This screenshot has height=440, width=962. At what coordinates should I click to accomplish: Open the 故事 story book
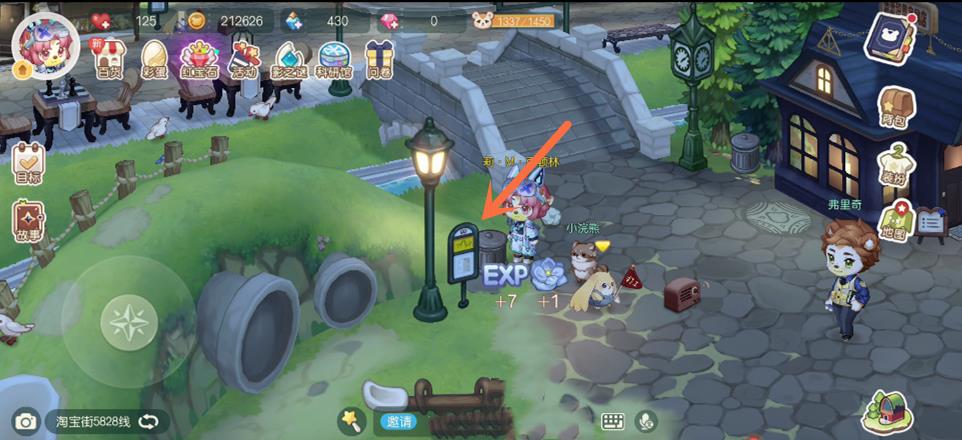[x=28, y=222]
